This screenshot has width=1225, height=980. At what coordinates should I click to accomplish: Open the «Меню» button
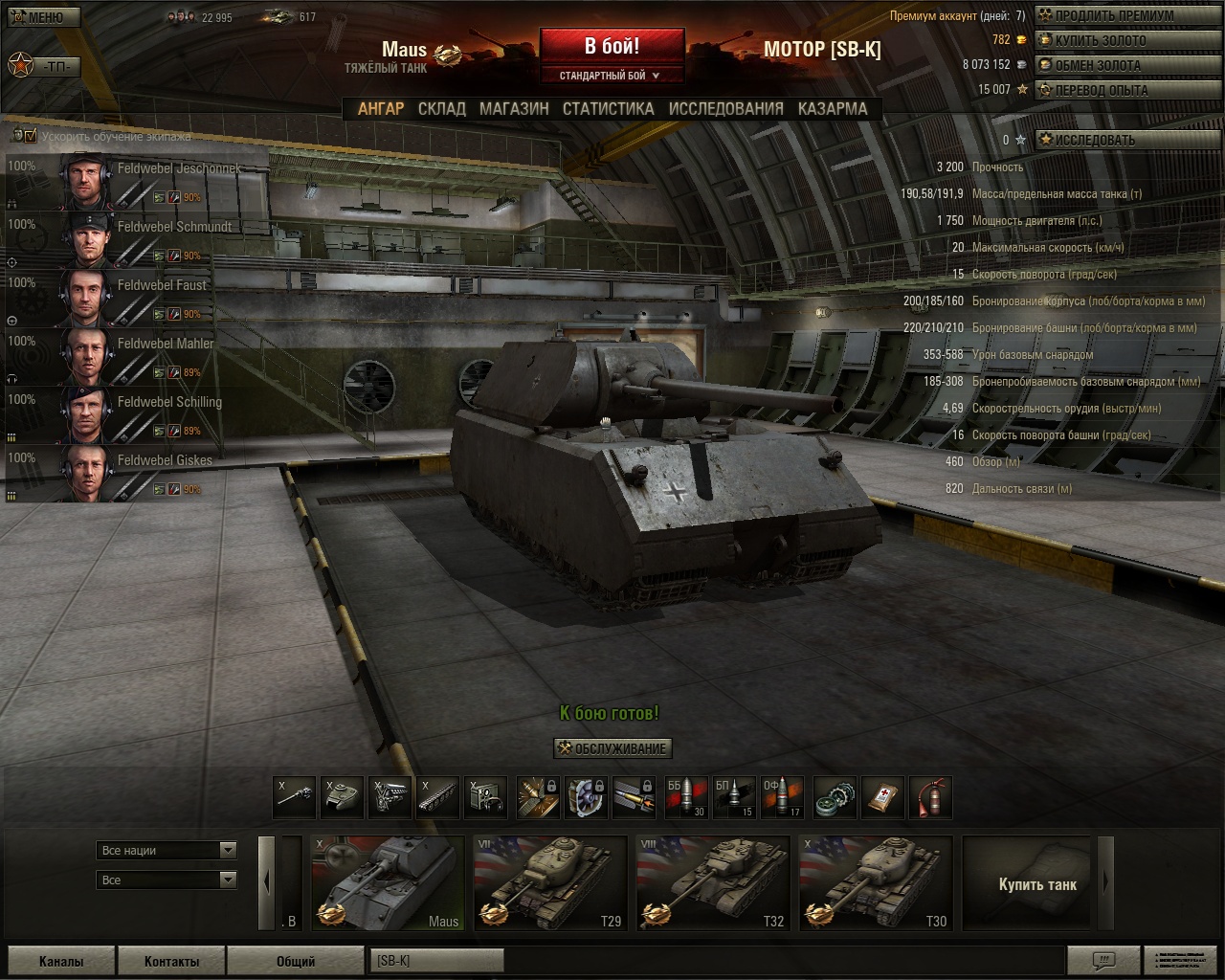[x=41, y=17]
